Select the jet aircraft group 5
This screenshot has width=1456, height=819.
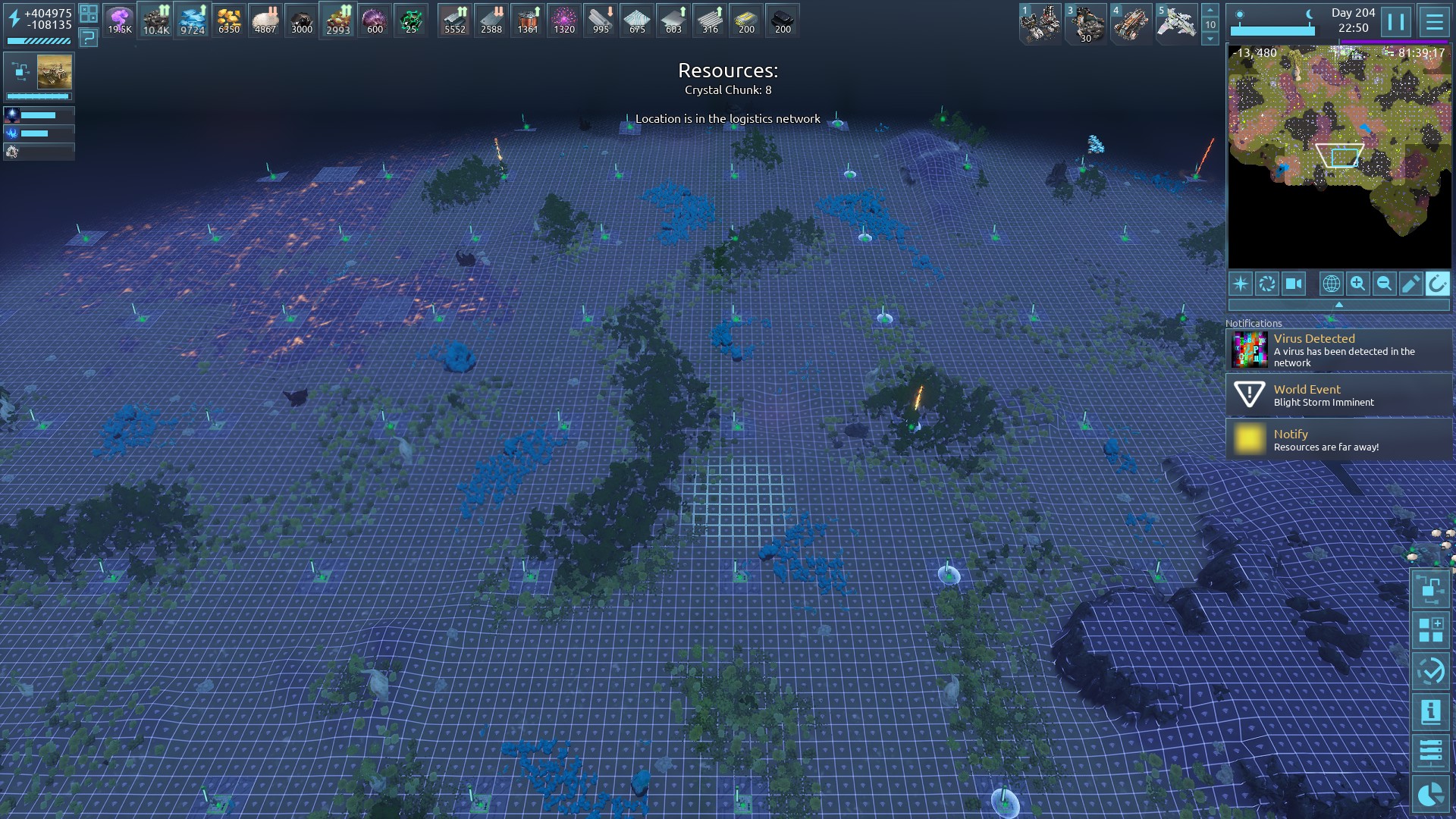tap(1175, 24)
